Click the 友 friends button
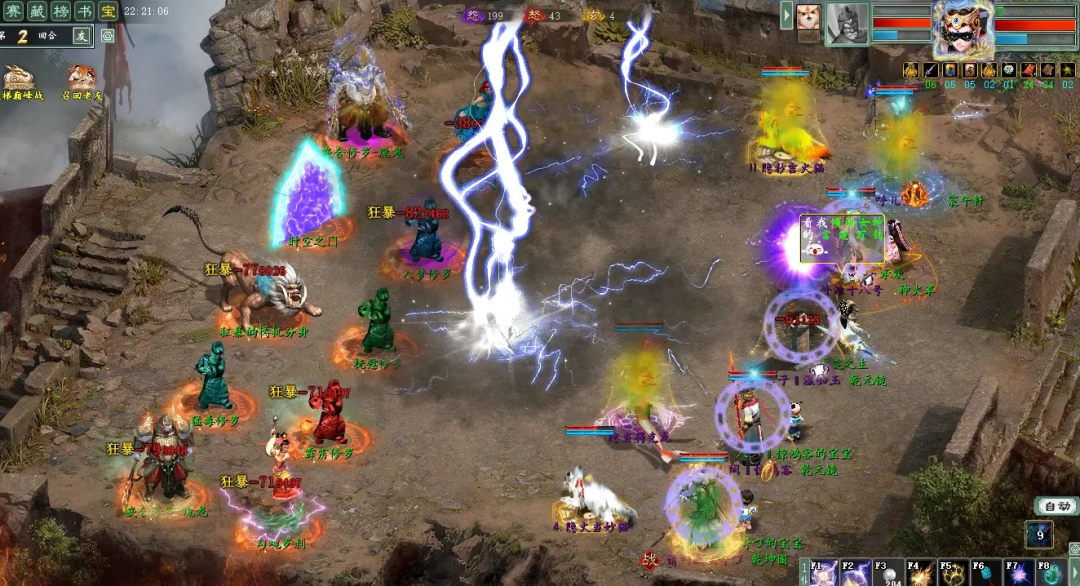 click(x=81, y=35)
